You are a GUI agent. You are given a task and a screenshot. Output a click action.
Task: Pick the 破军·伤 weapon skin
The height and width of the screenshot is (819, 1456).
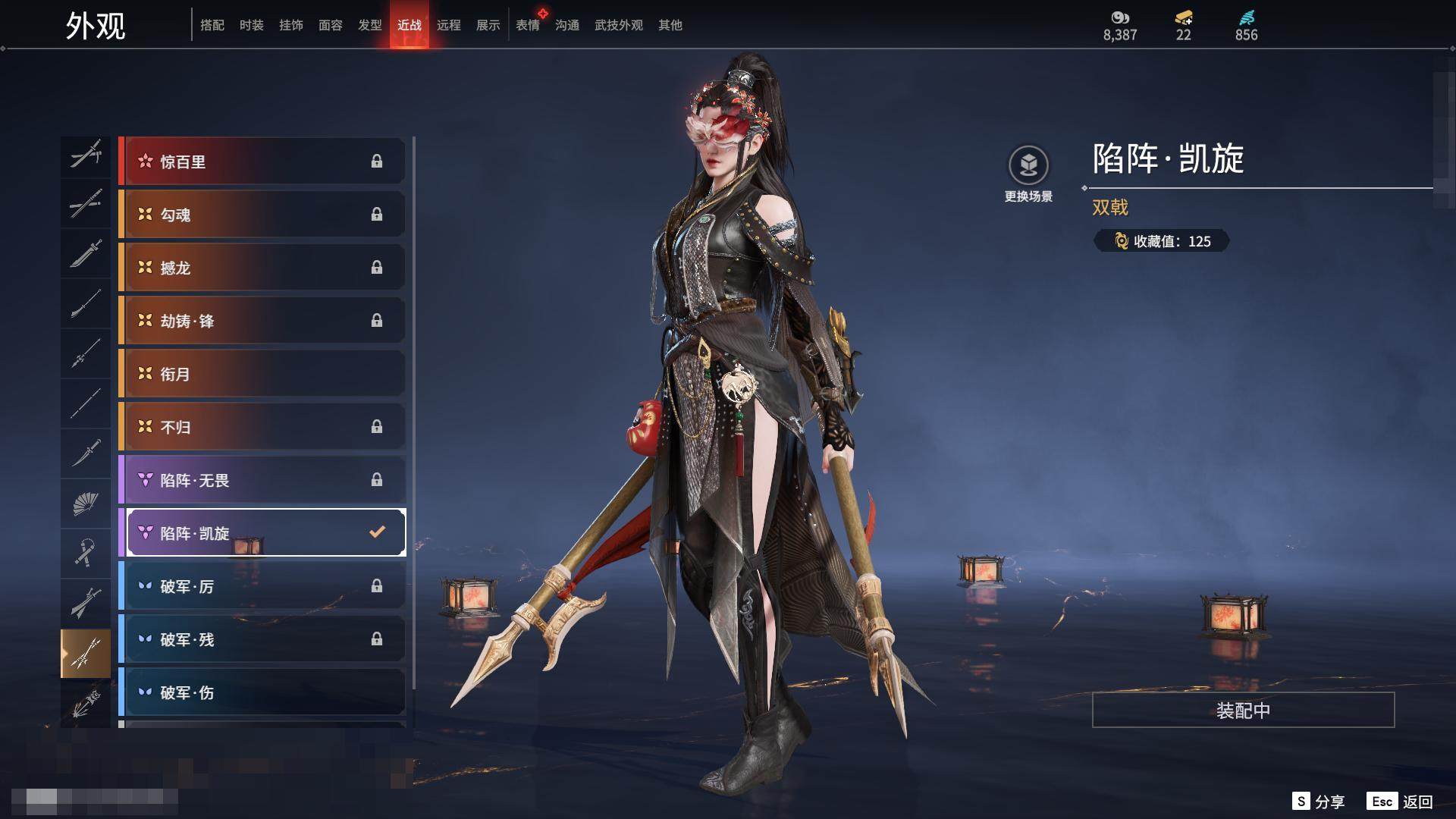click(262, 692)
